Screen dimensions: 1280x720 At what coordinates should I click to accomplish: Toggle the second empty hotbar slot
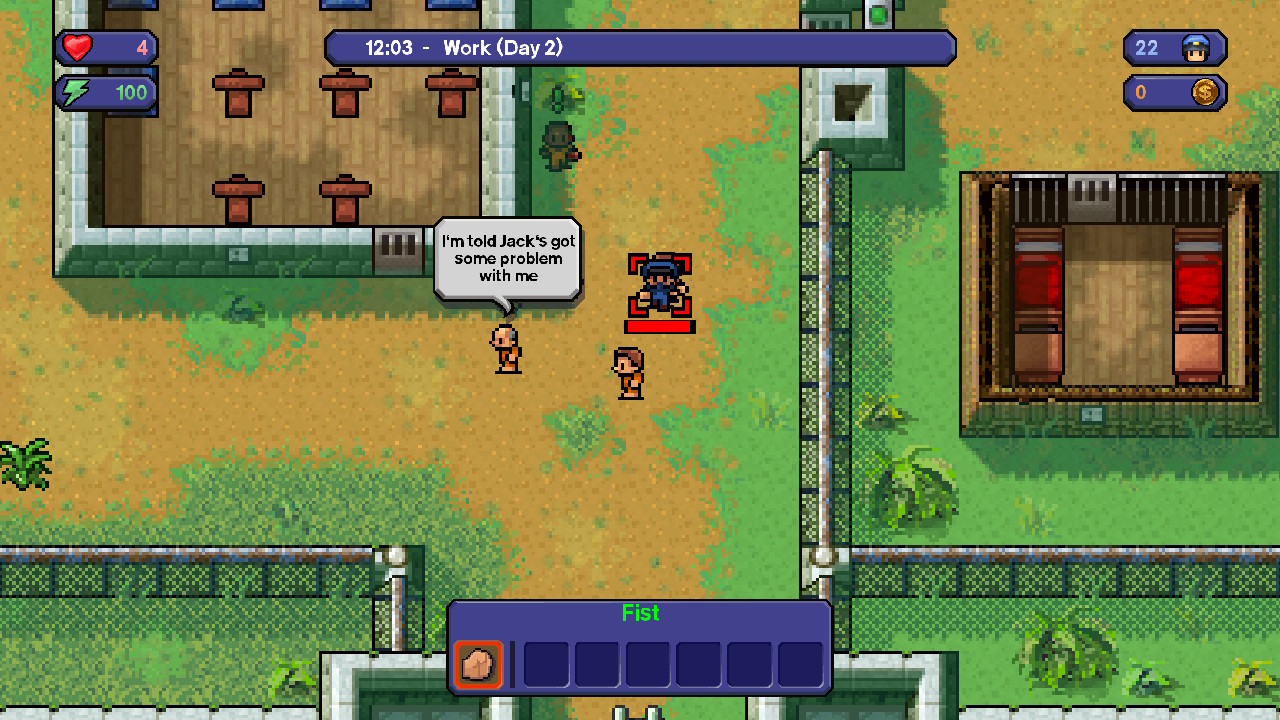click(545, 666)
